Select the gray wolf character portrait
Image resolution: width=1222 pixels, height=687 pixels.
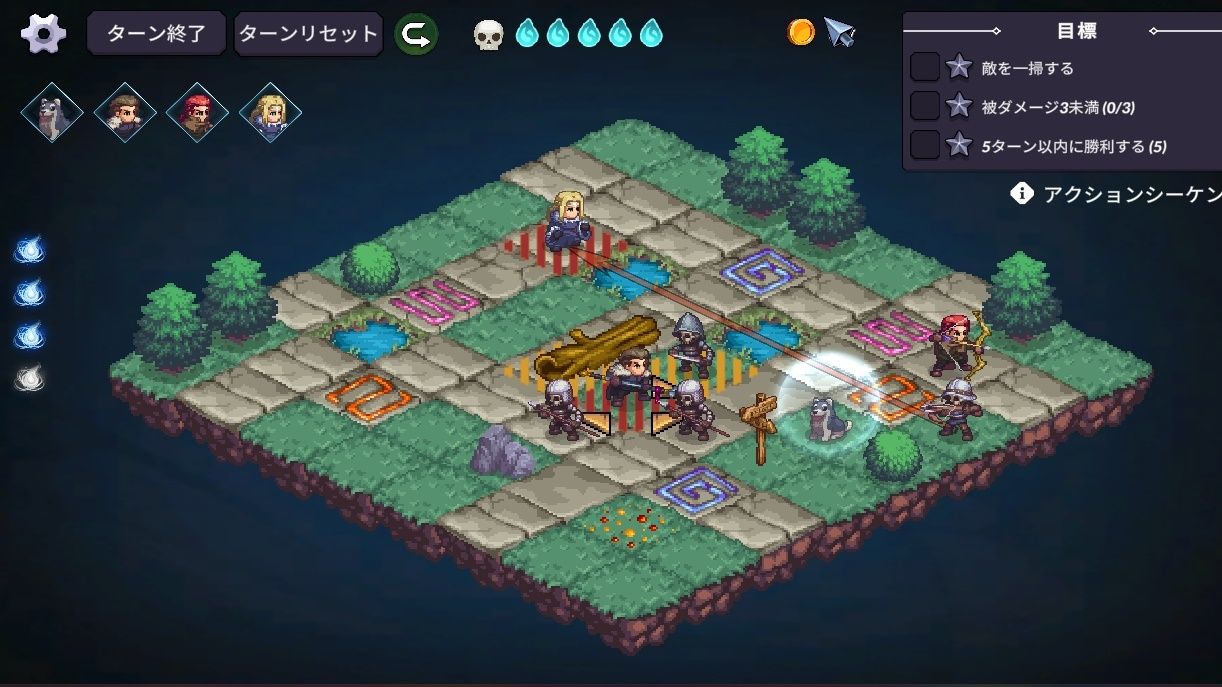(52, 112)
